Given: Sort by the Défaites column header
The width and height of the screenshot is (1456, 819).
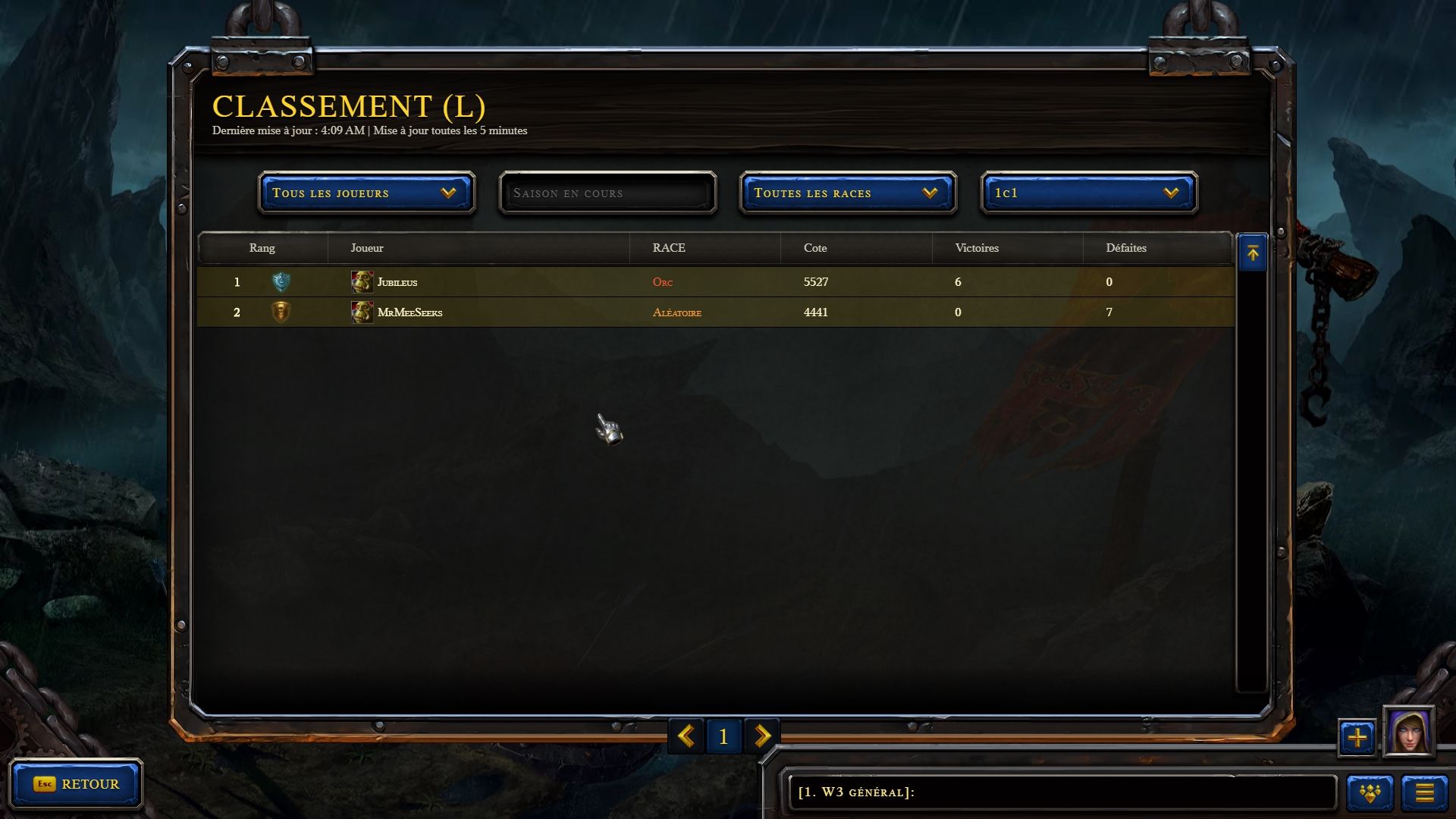Looking at the screenshot, I should (1126, 248).
